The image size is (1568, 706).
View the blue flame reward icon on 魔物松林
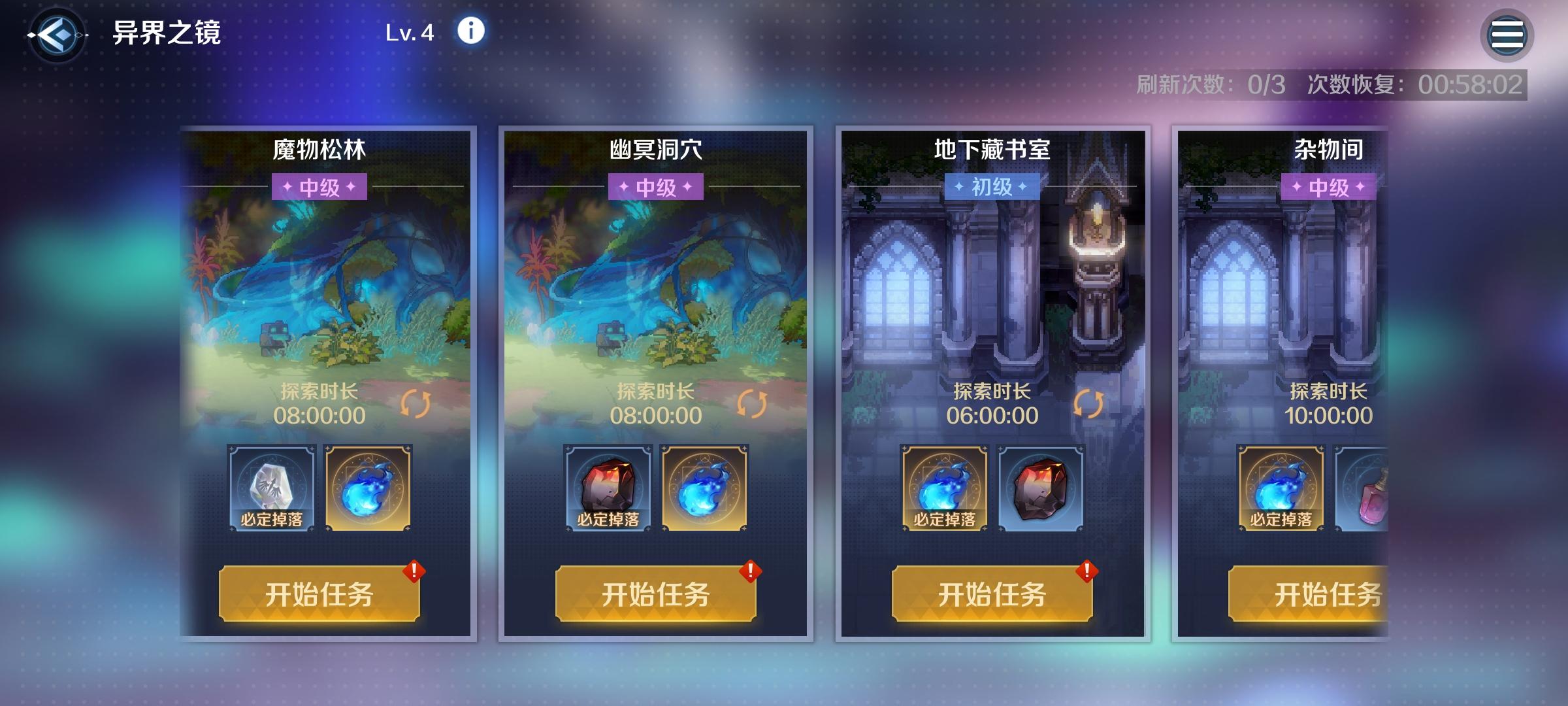[x=367, y=487]
